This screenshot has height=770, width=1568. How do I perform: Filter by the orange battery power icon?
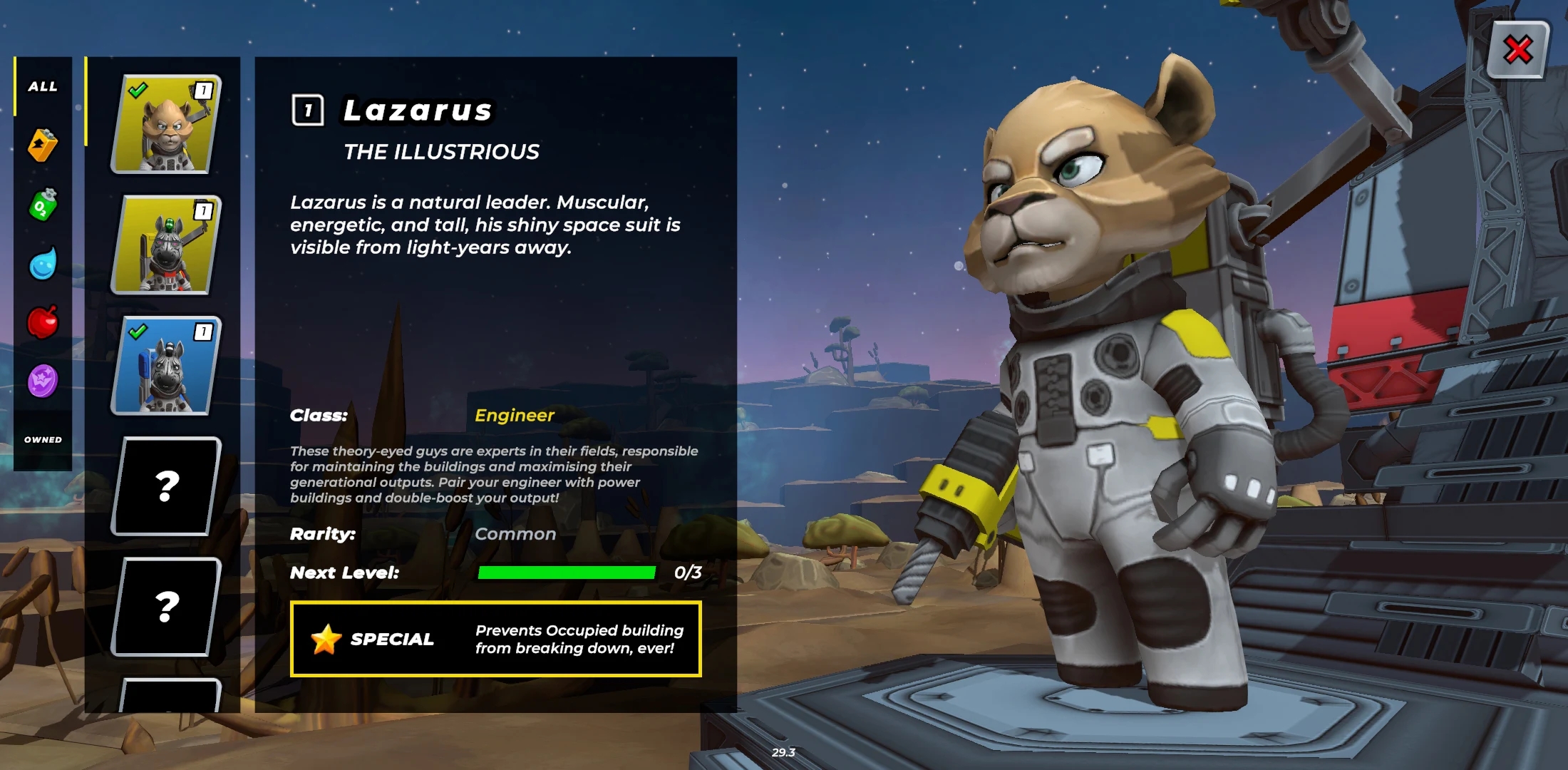[43, 145]
